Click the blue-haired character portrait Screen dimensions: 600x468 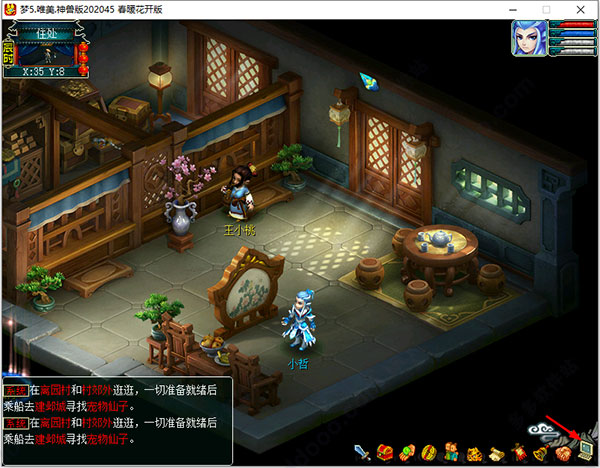tap(529, 38)
